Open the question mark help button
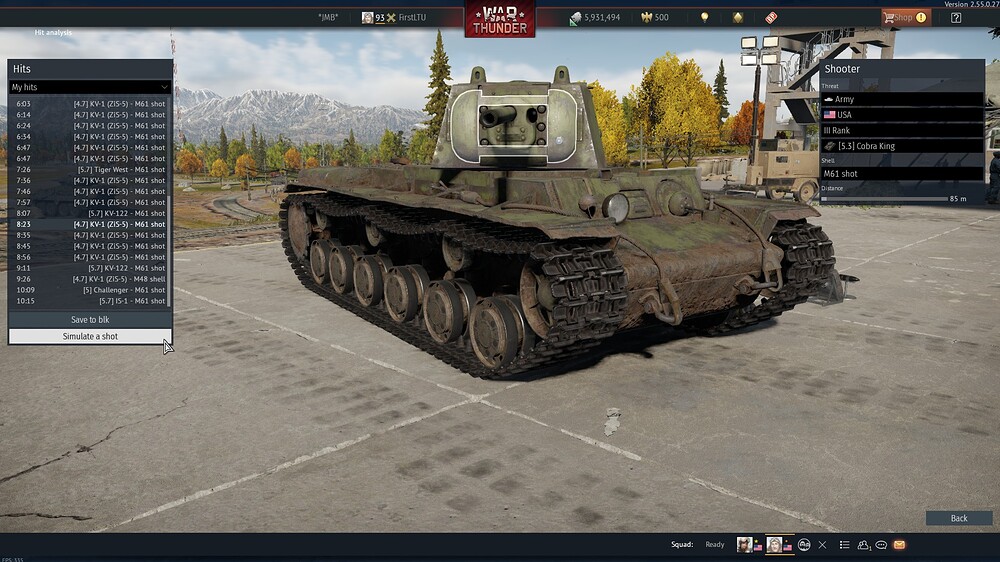This screenshot has width=1000, height=562. tap(956, 17)
